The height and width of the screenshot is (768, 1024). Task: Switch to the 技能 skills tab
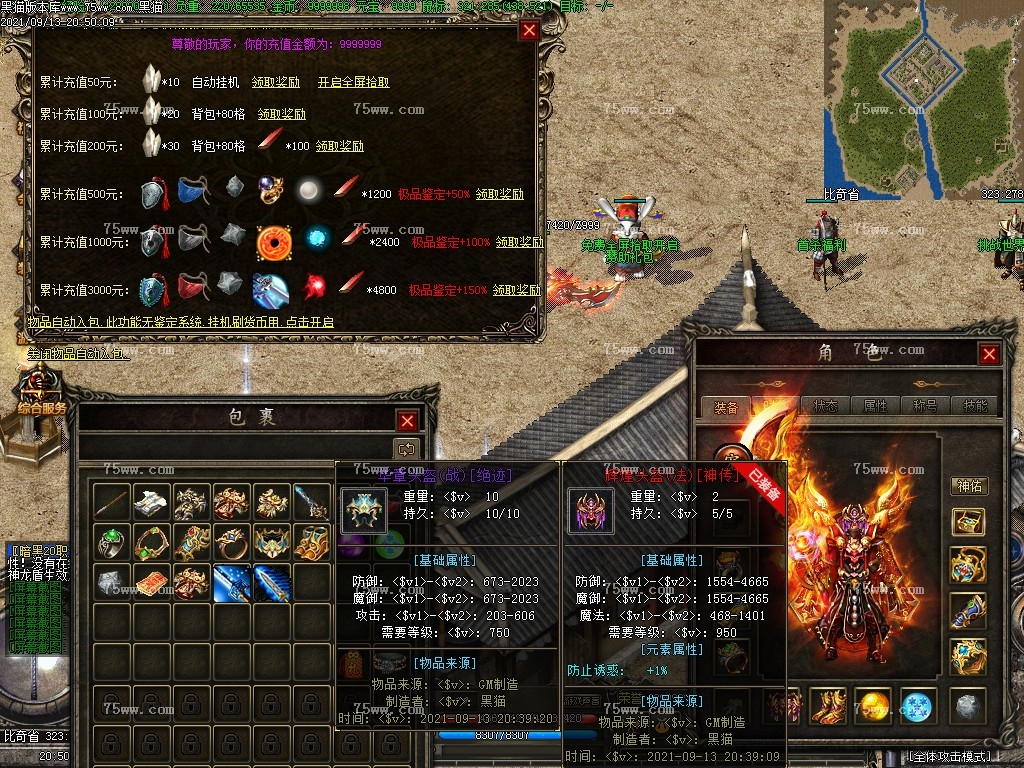pos(974,406)
